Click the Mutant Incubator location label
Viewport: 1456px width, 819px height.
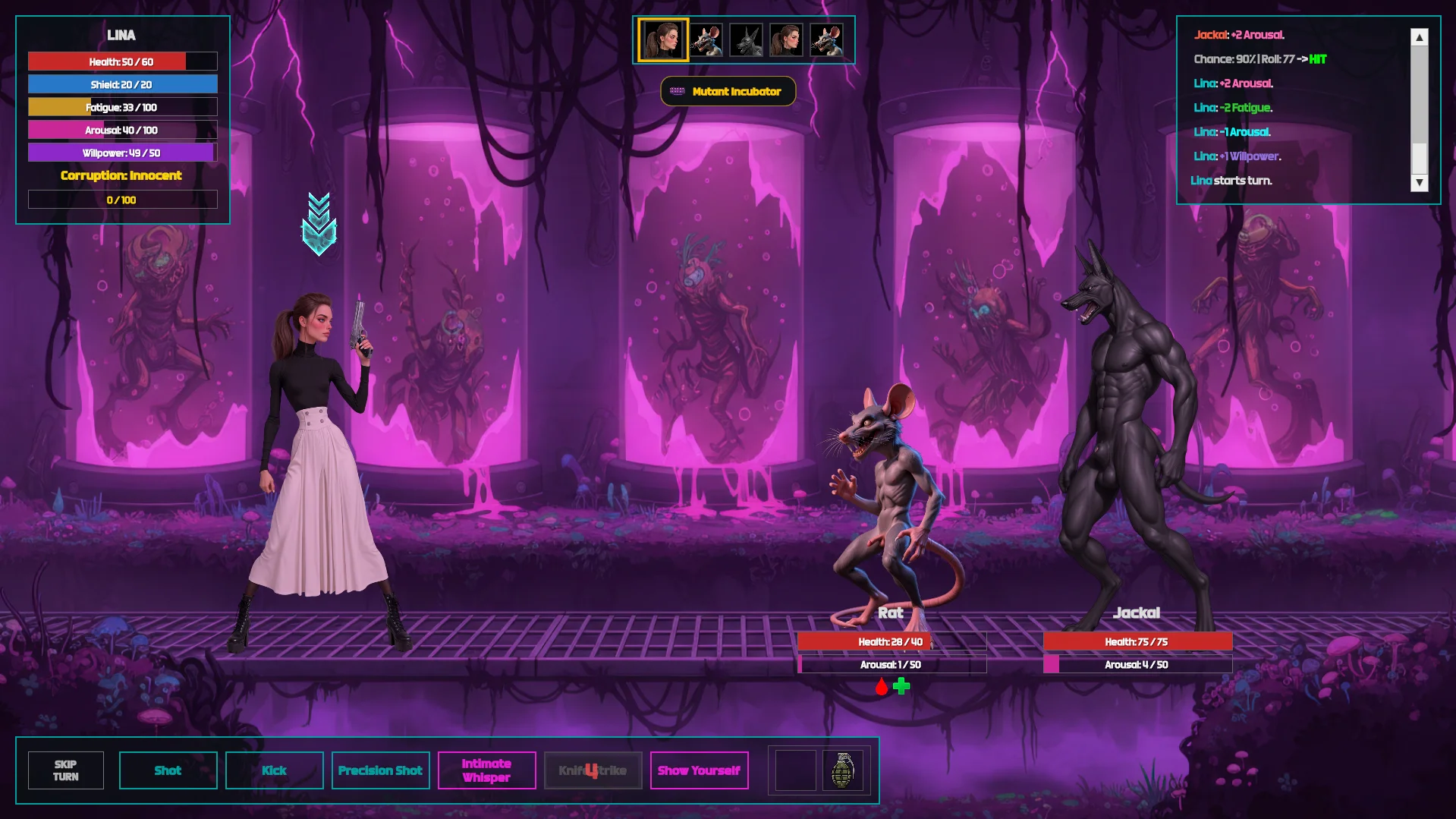click(728, 91)
